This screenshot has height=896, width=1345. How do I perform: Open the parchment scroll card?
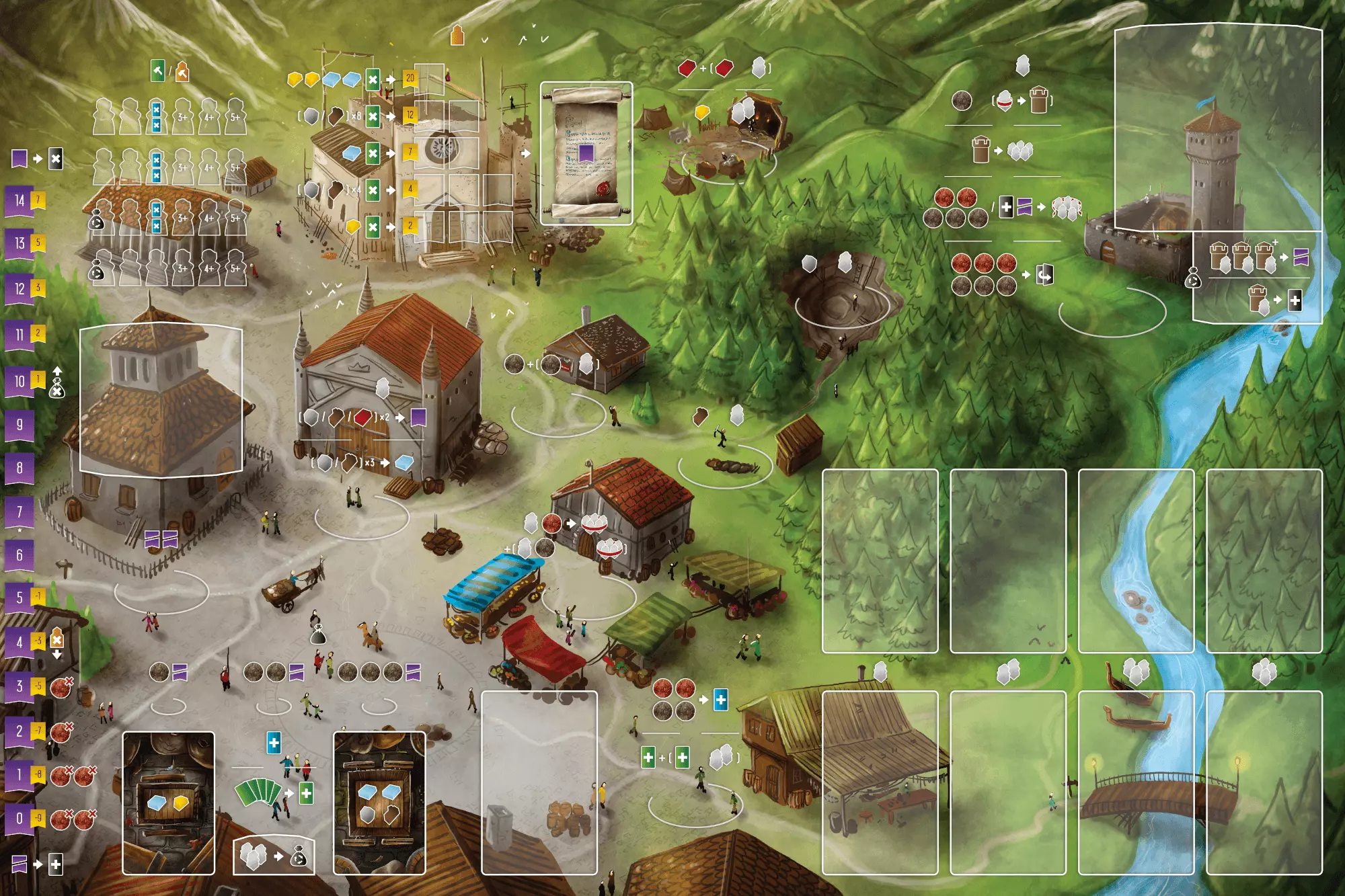(586, 153)
